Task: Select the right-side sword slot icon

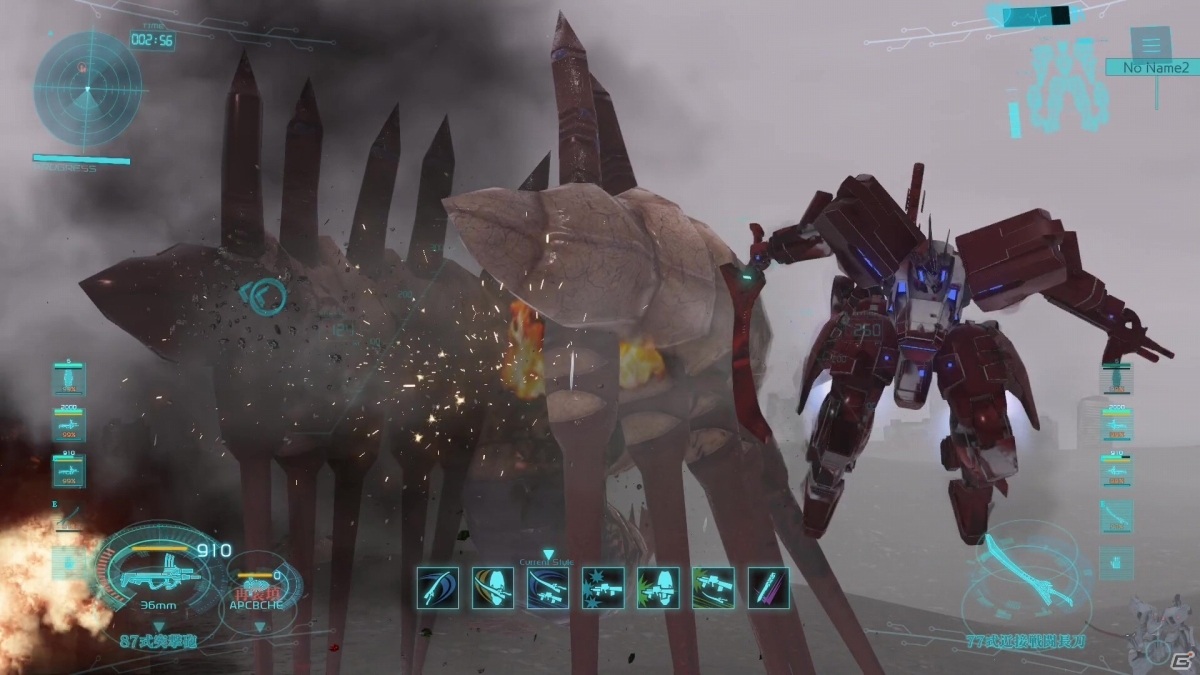Action: pos(1116,516)
